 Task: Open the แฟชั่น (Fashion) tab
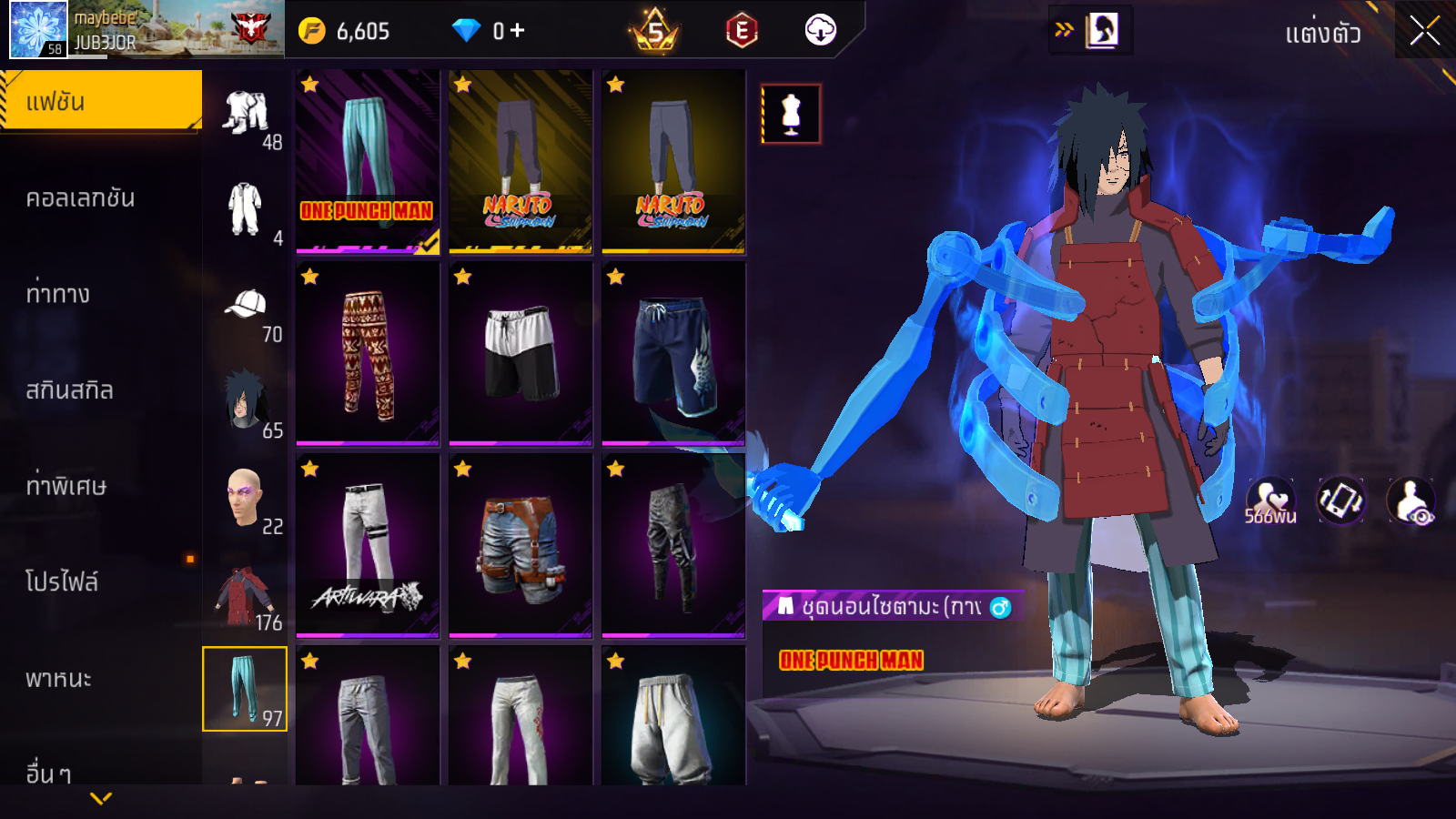pos(101,101)
